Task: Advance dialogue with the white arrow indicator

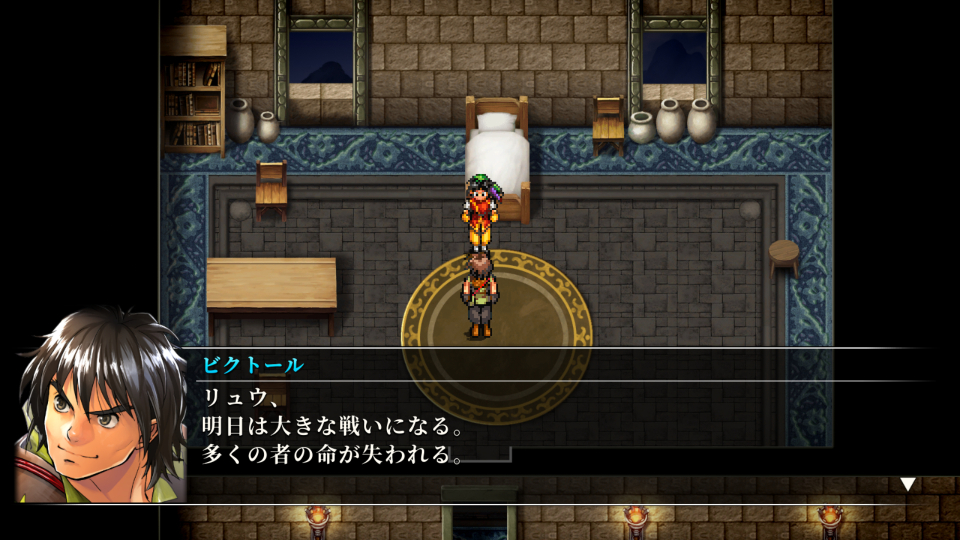Action: tap(908, 484)
